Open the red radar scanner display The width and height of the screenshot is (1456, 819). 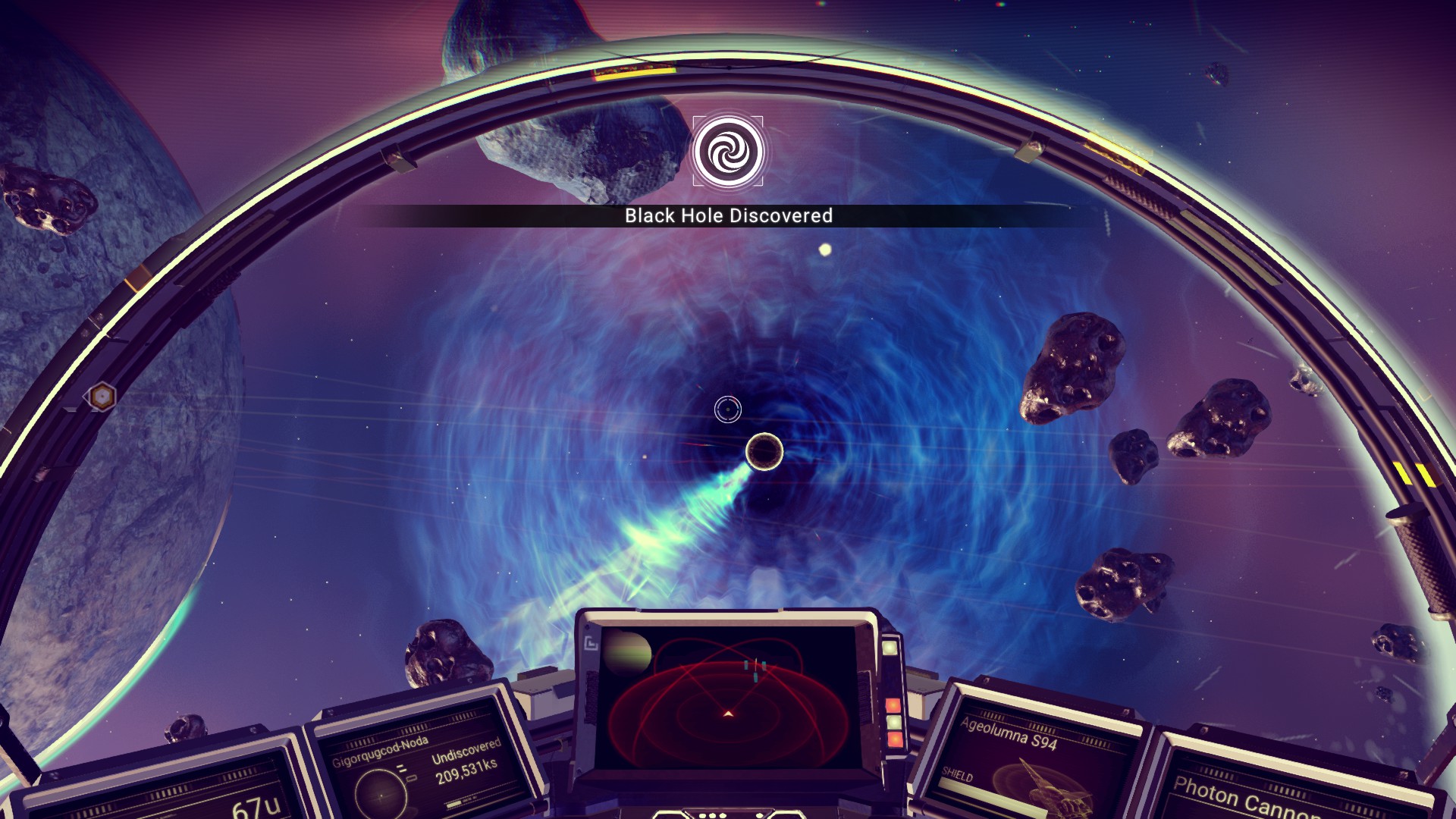727,696
